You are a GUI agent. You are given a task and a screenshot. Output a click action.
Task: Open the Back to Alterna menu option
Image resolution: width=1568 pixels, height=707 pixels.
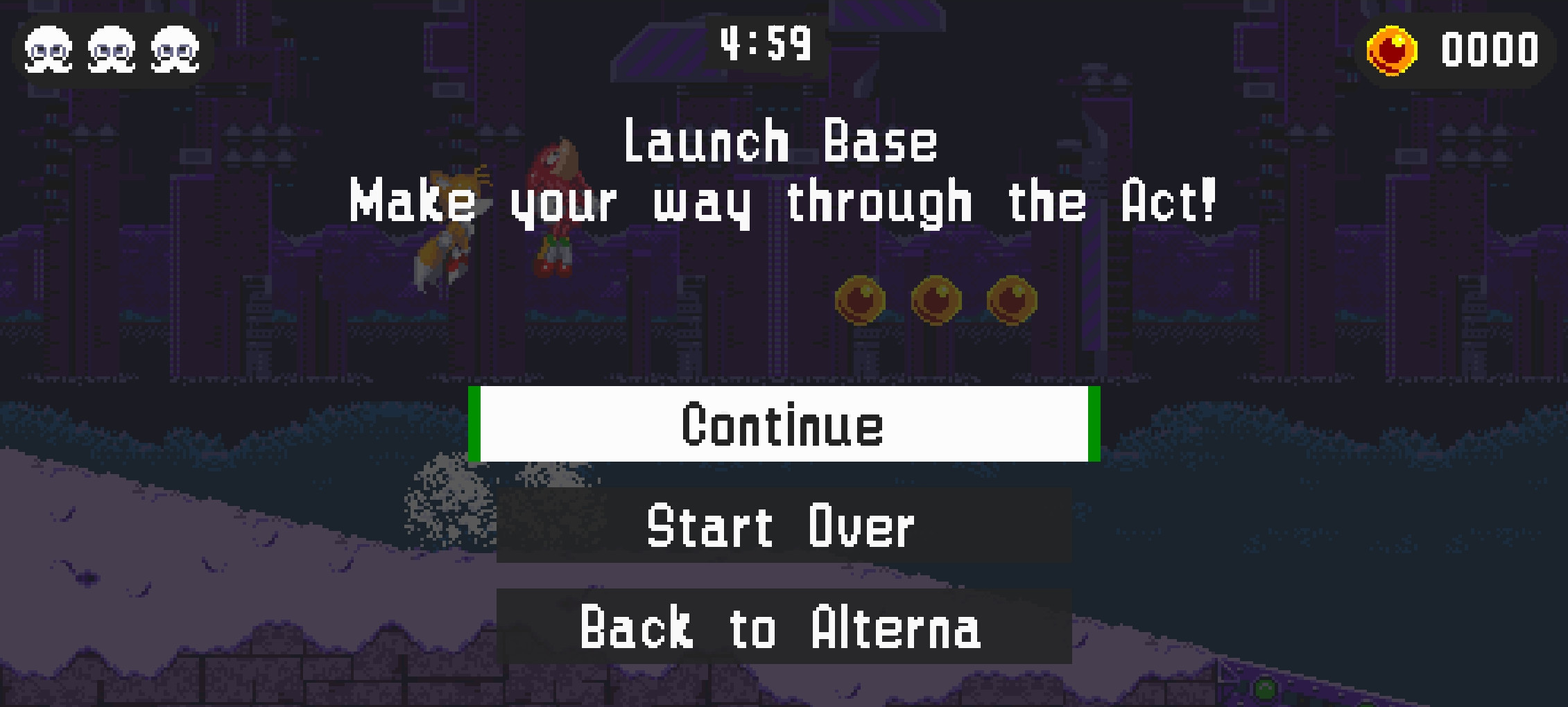click(782, 627)
